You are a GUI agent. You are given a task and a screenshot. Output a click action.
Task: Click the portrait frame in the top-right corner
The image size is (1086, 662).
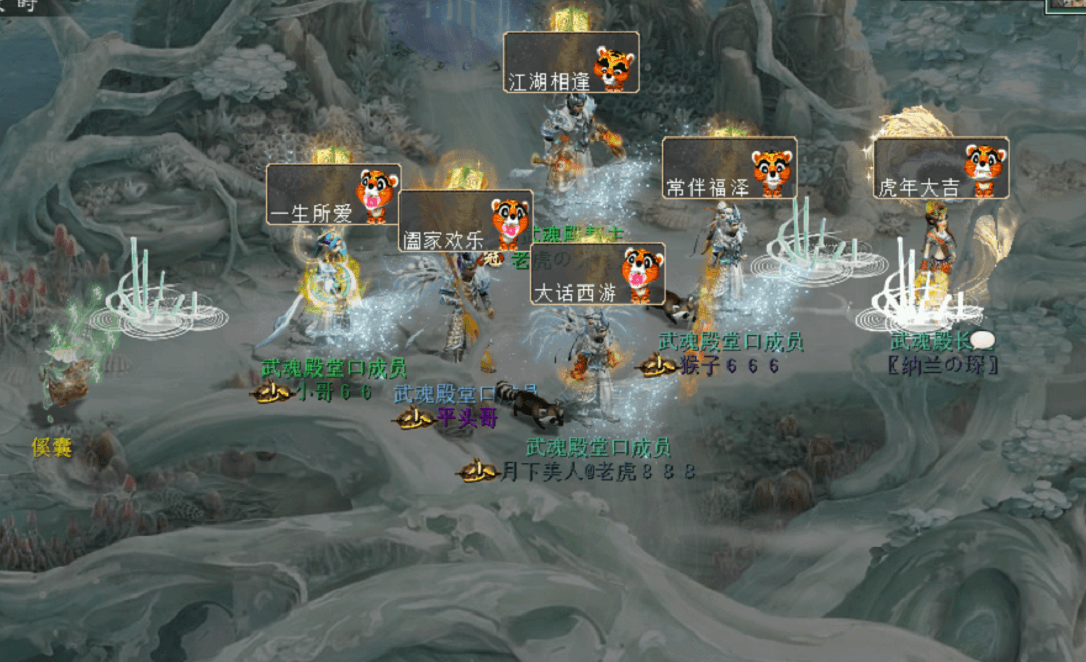pyautogui.click(x=1066, y=6)
